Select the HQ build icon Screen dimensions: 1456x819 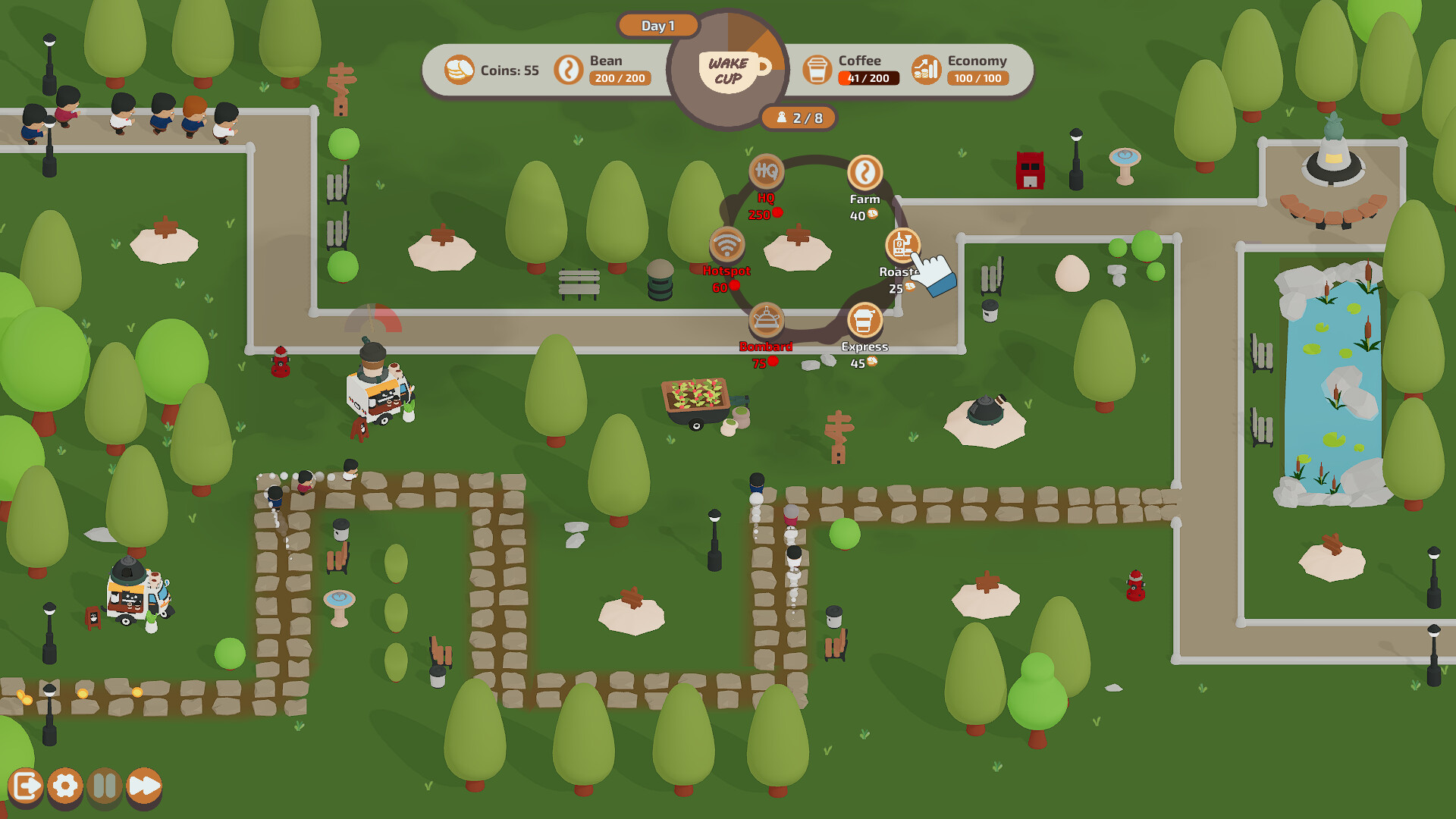click(x=766, y=173)
